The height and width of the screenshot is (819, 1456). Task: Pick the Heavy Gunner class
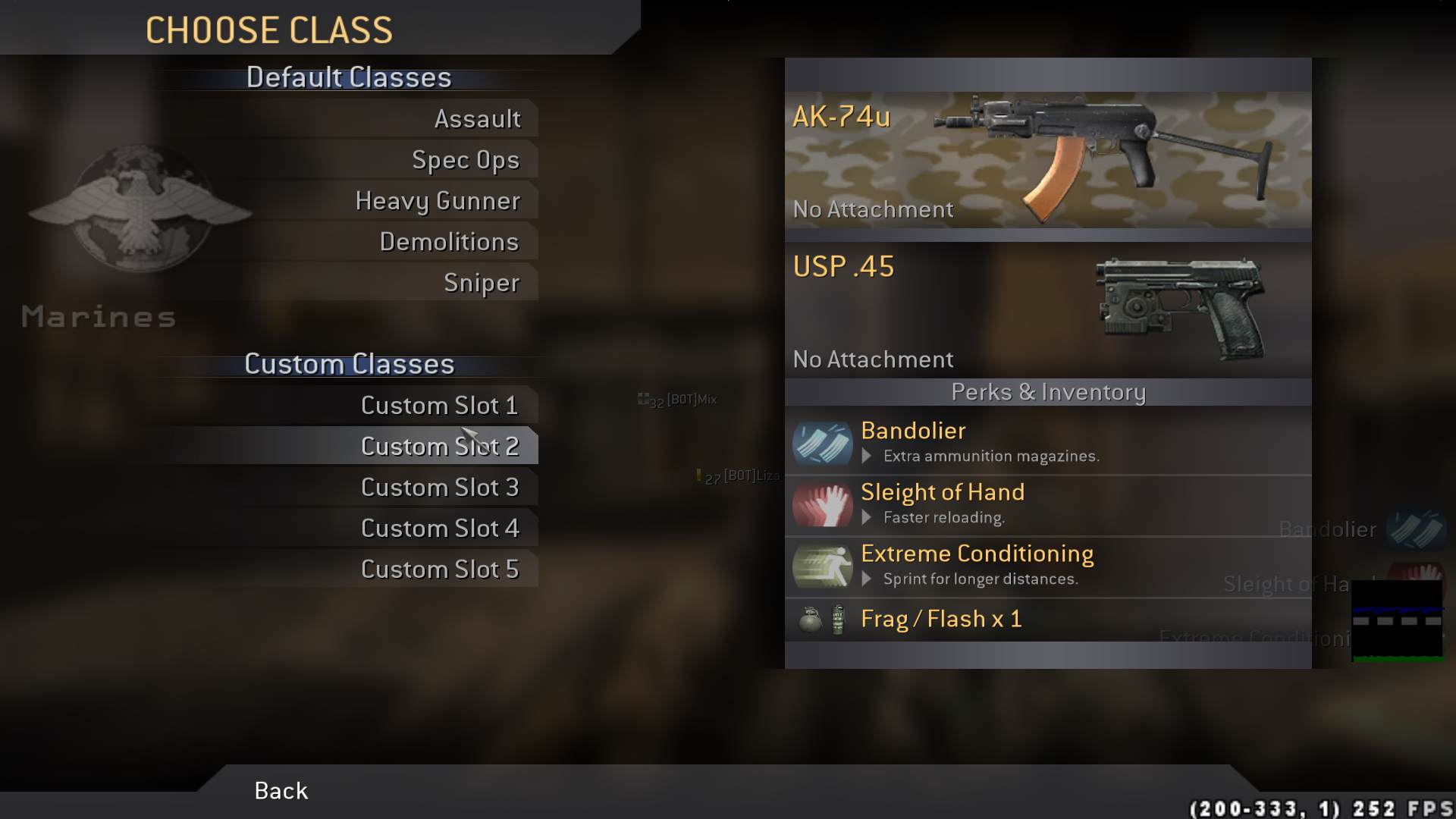438,201
